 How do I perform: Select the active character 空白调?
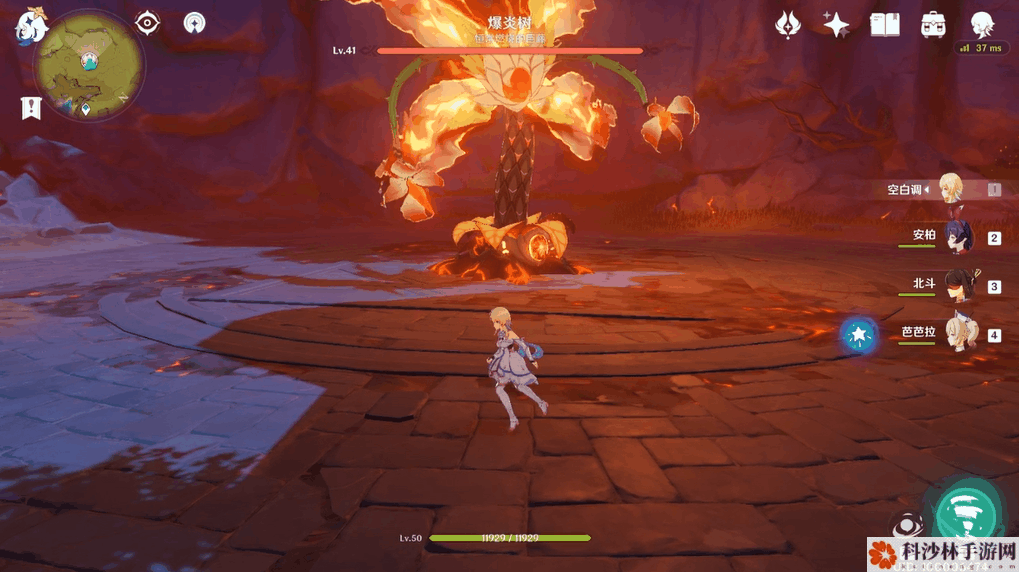[x=950, y=188]
